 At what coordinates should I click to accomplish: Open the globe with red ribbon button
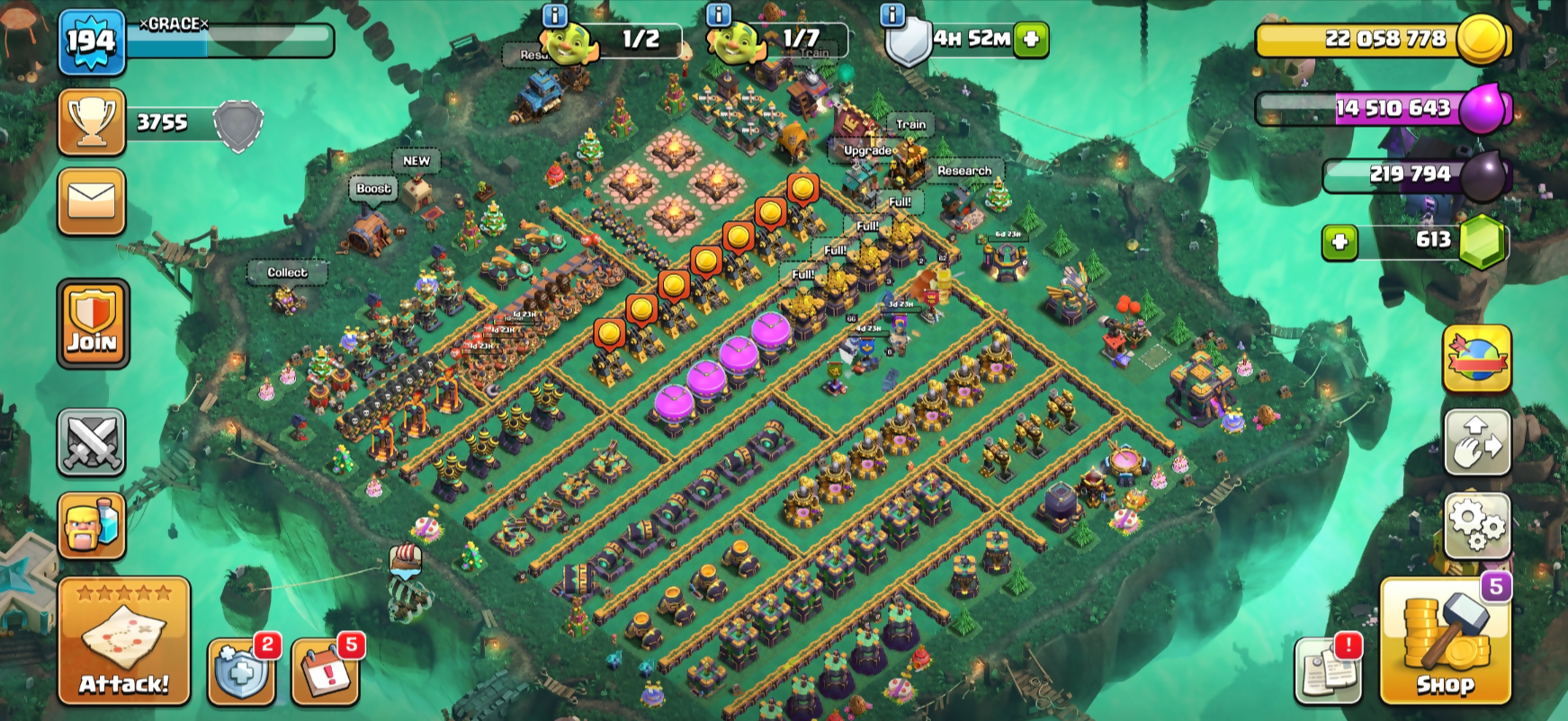[x=1477, y=359]
